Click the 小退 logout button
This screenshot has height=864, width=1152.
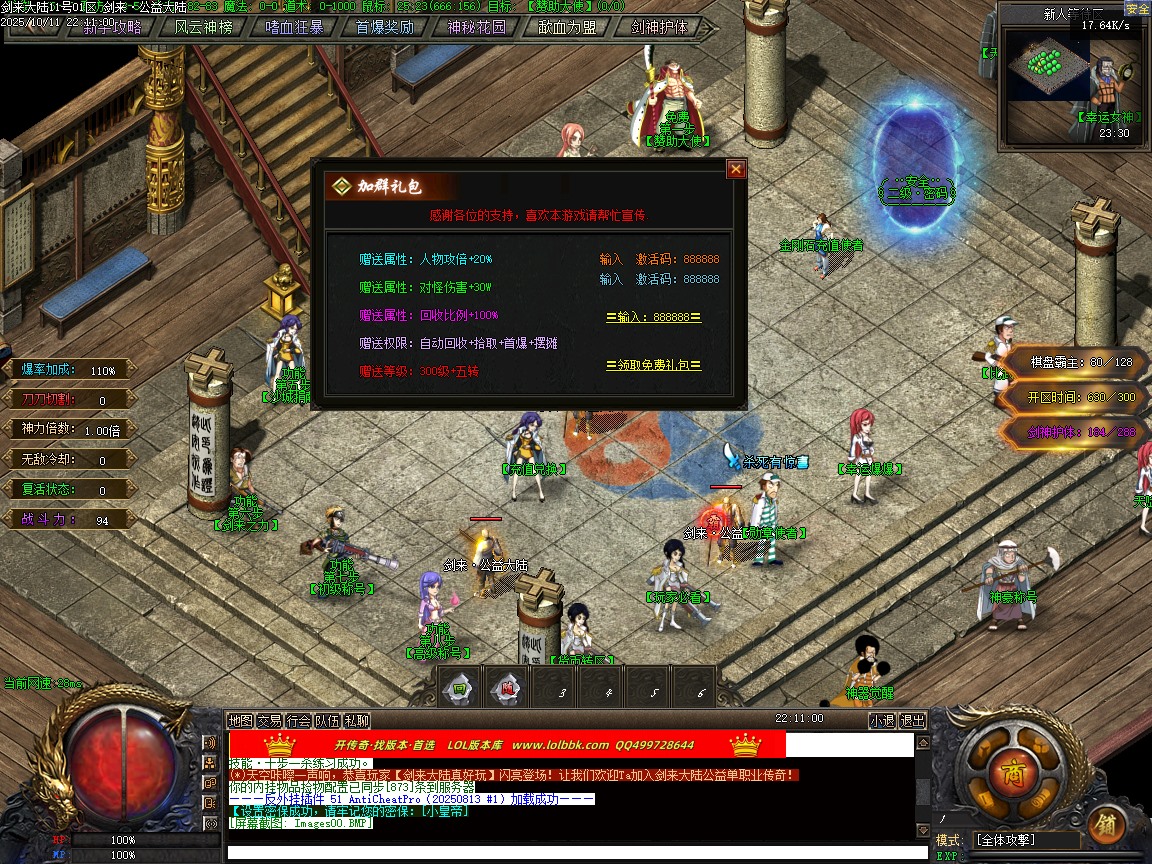(882, 720)
